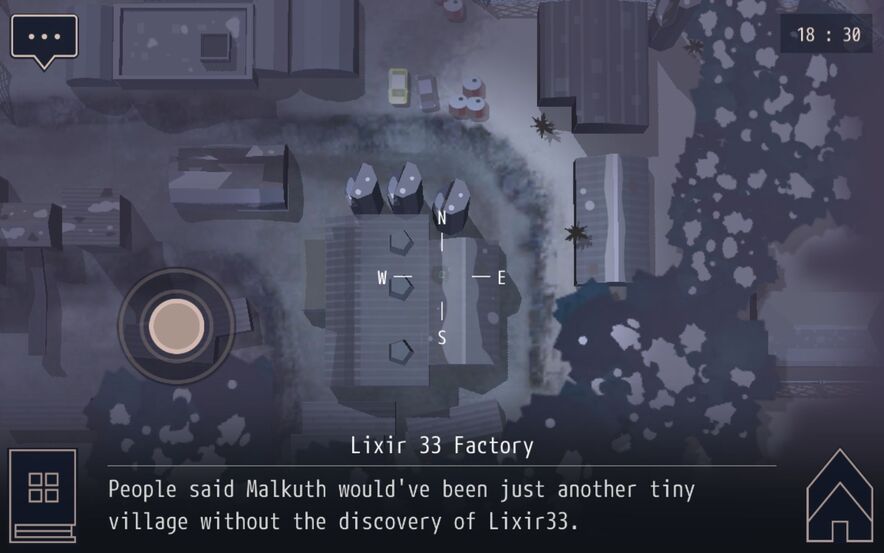Open the grid book menu icon
Screen dimensions: 884x553
click(43, 493)
